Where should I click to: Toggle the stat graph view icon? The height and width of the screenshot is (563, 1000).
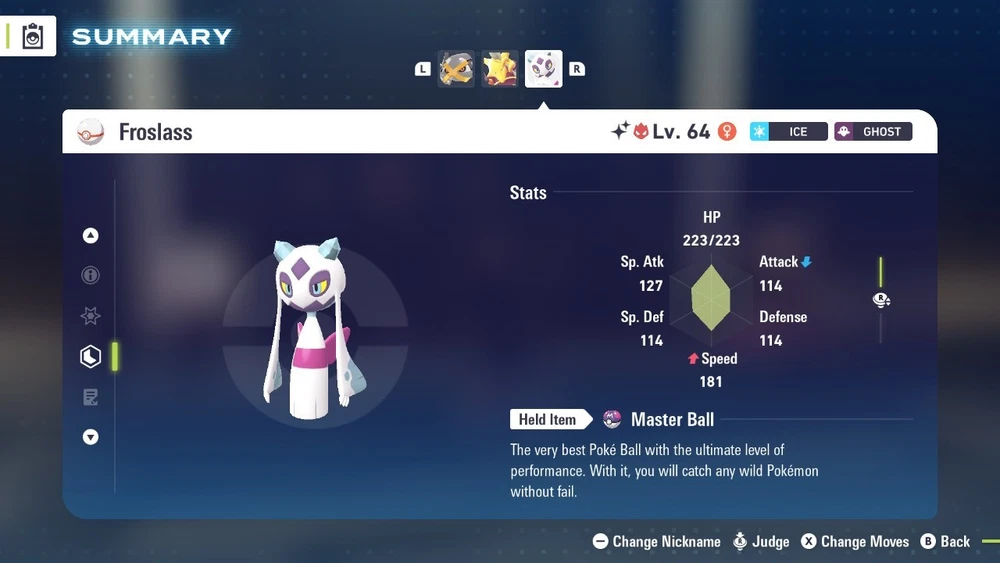tap(881, 300)
